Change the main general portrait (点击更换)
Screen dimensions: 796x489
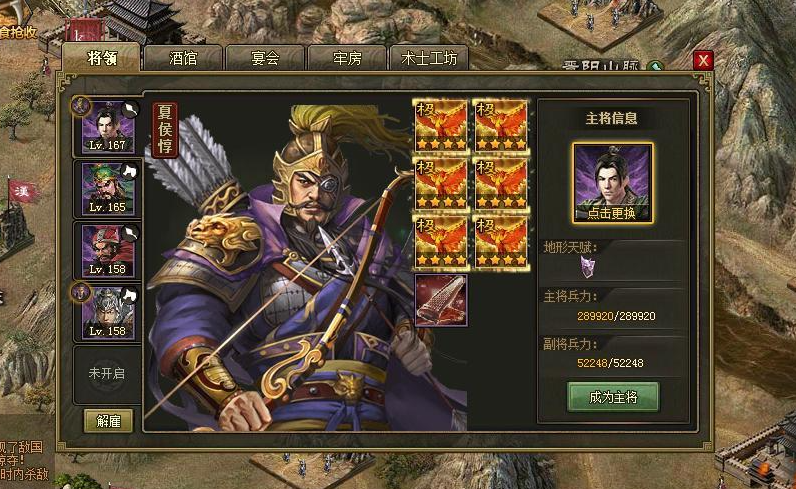(612, 182)
